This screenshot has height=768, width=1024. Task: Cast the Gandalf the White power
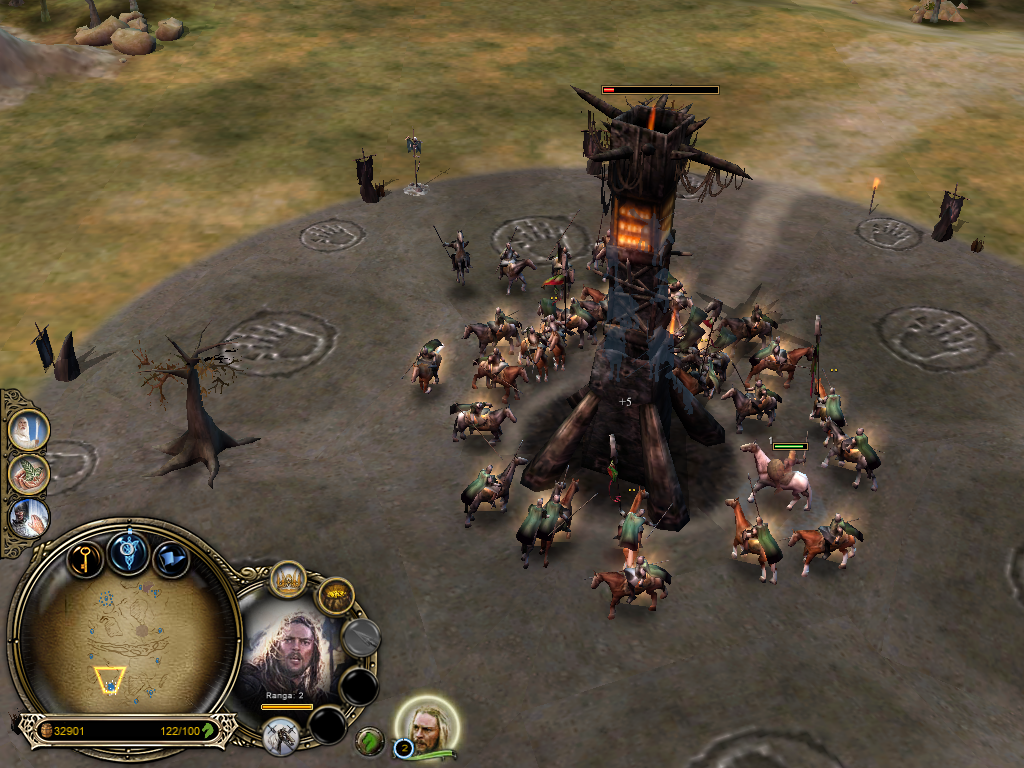tap(28, 430)
